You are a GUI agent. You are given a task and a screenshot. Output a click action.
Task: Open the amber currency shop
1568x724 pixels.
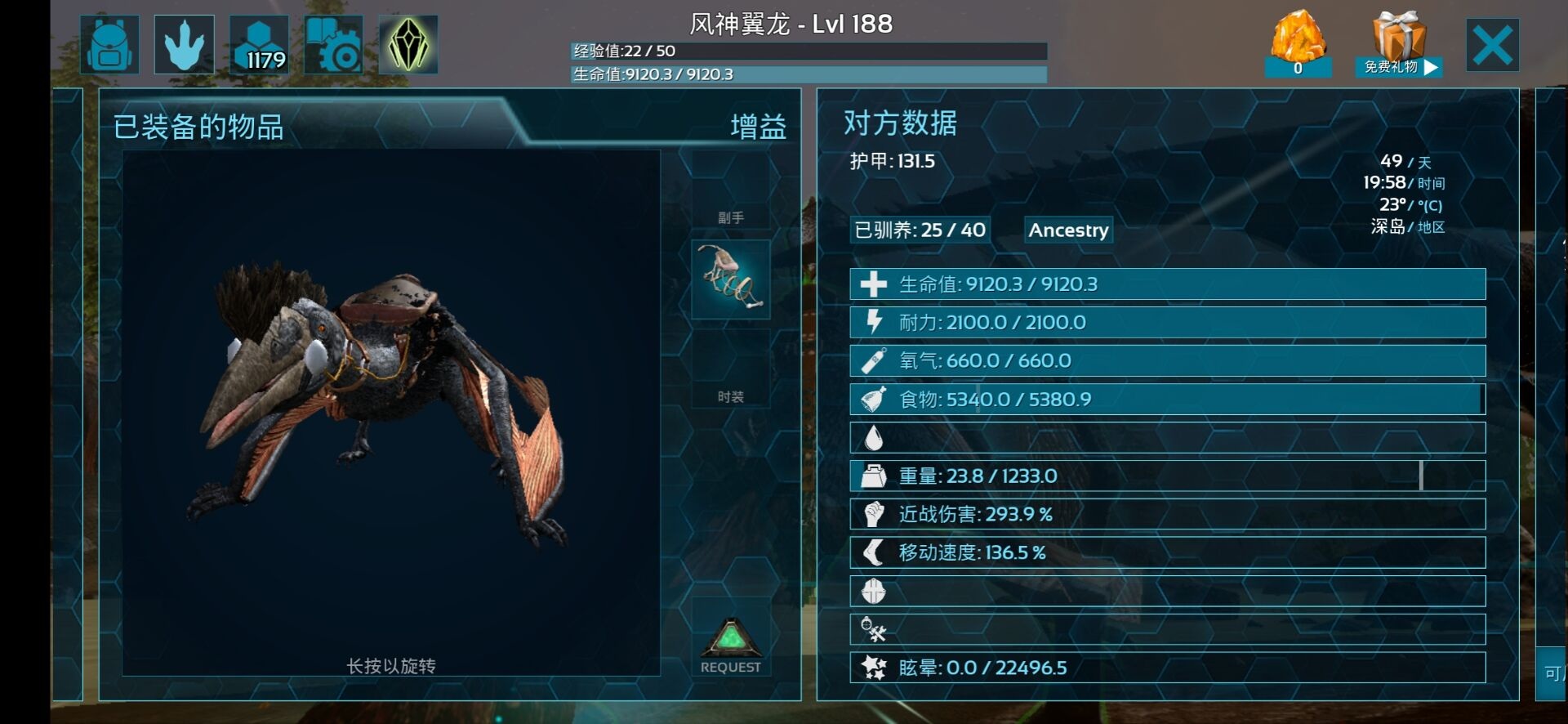pyautogui.click(x=1298, y=44)
